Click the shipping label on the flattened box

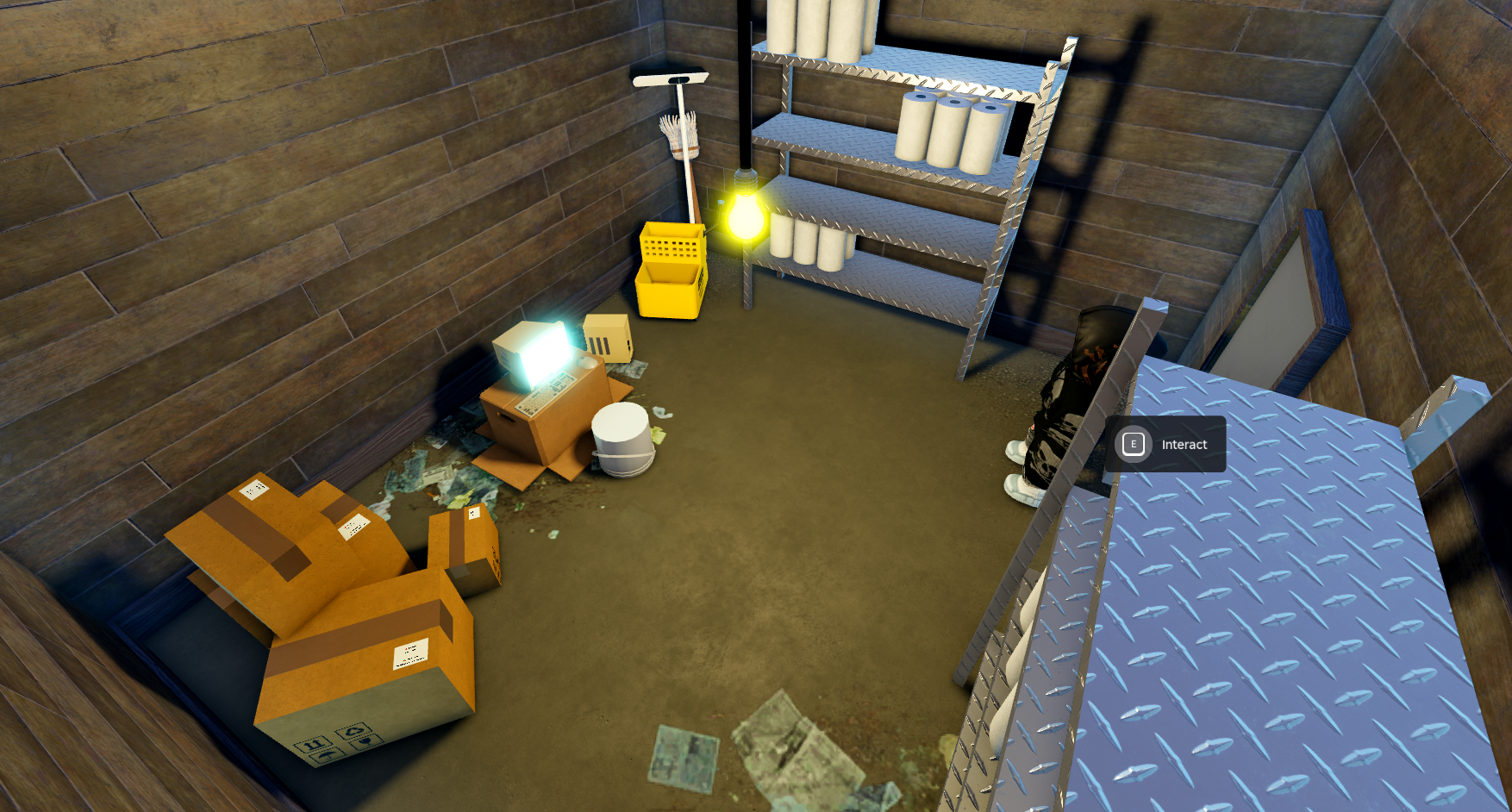pos(253,490)
